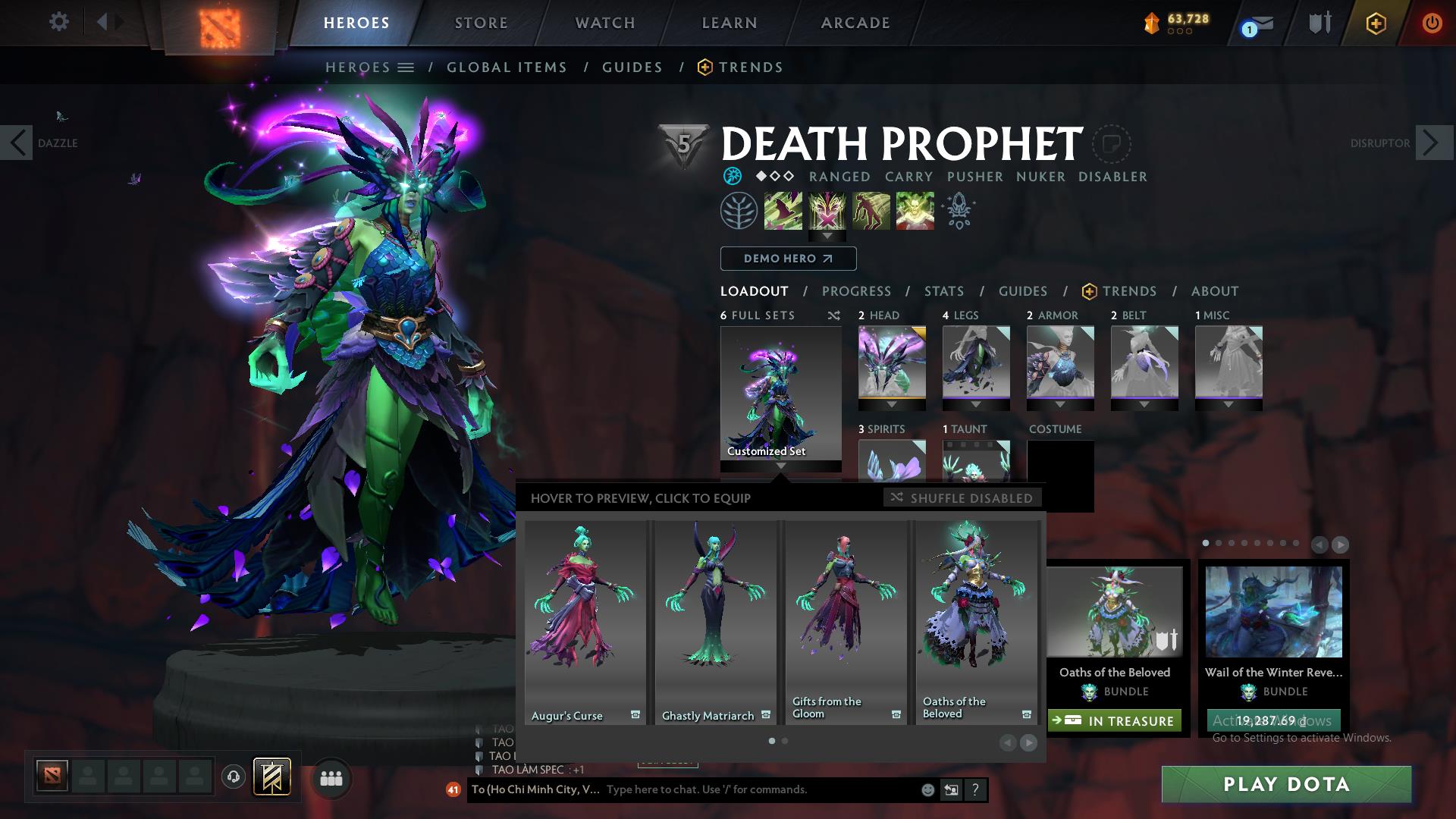Open the ARCADE menu item

point(855,23)
